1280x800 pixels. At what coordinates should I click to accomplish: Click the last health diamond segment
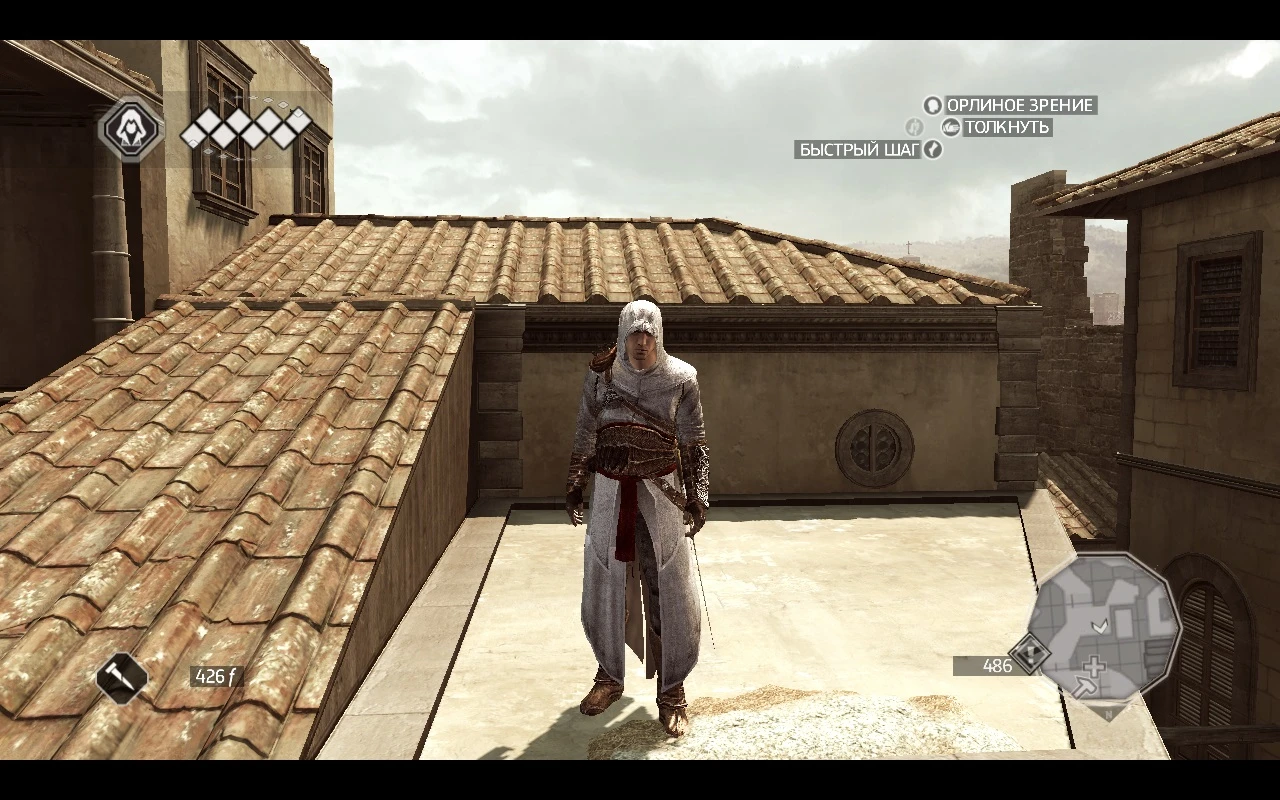click(x=300, y=121)
